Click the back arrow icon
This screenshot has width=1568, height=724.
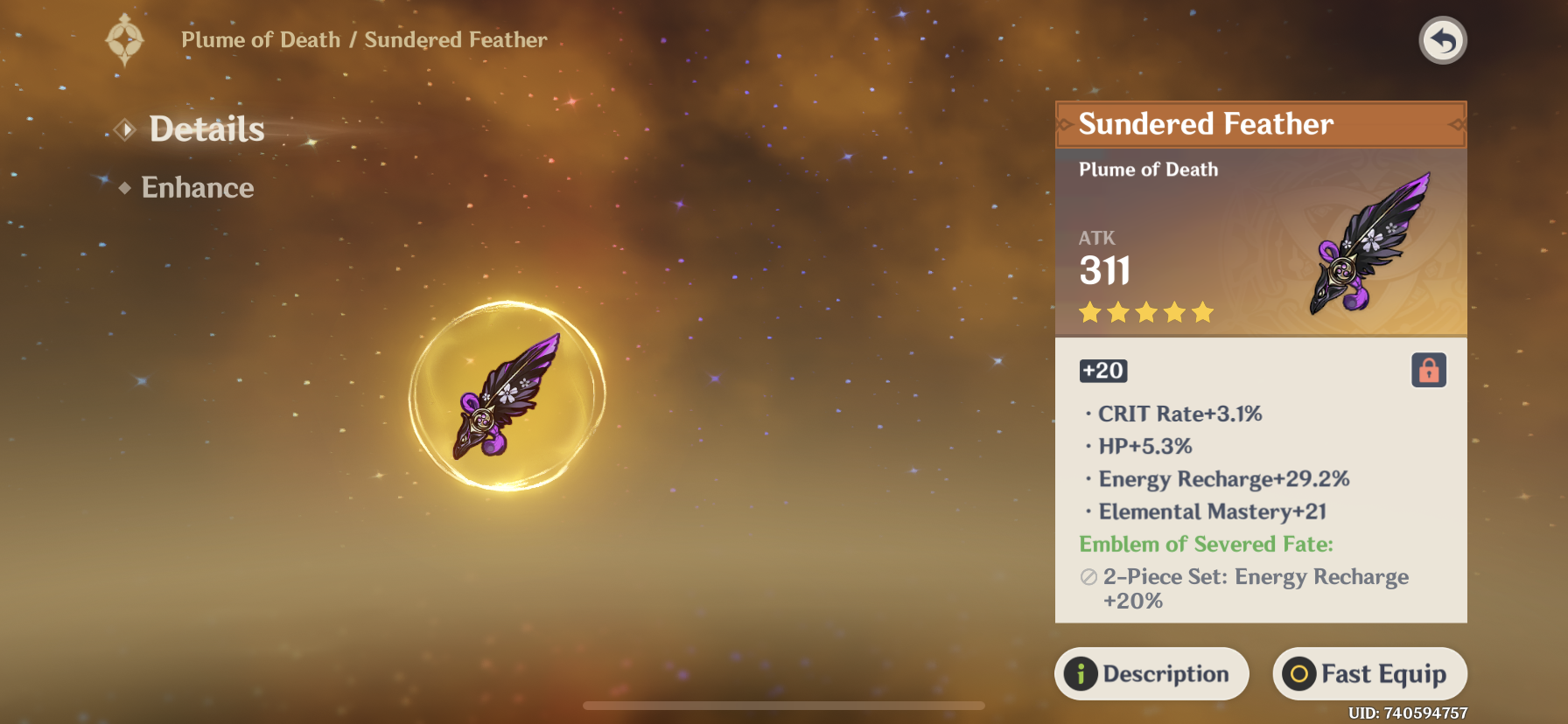click(x=1443, y=40)
